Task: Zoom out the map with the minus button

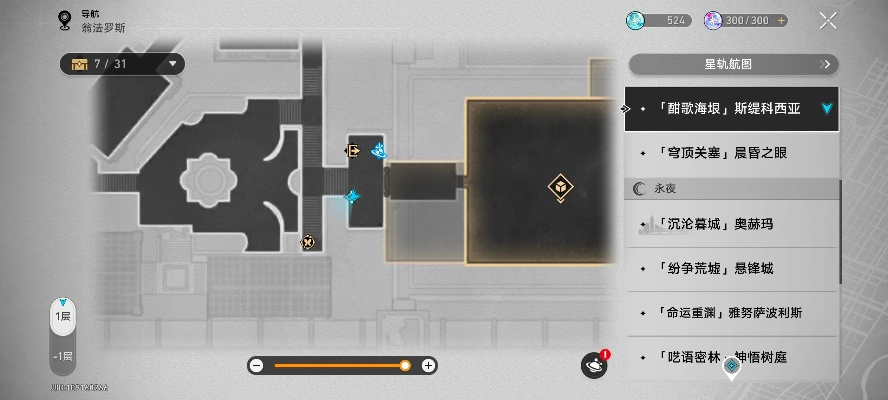Action: point(256,366)
